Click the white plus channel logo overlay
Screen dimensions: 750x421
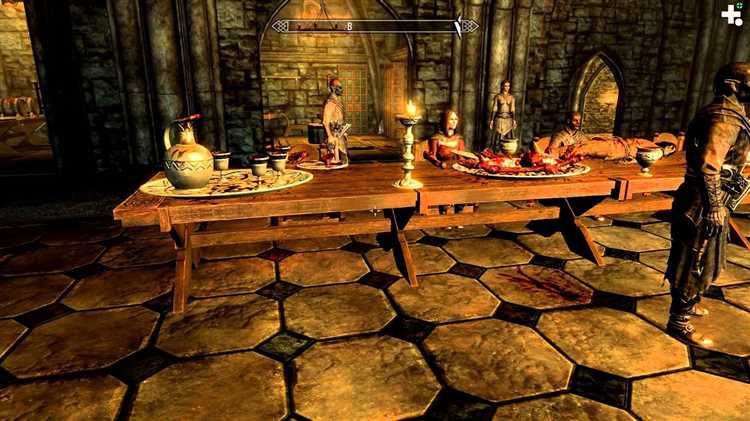pyautogui.click(x=732, y=15)
